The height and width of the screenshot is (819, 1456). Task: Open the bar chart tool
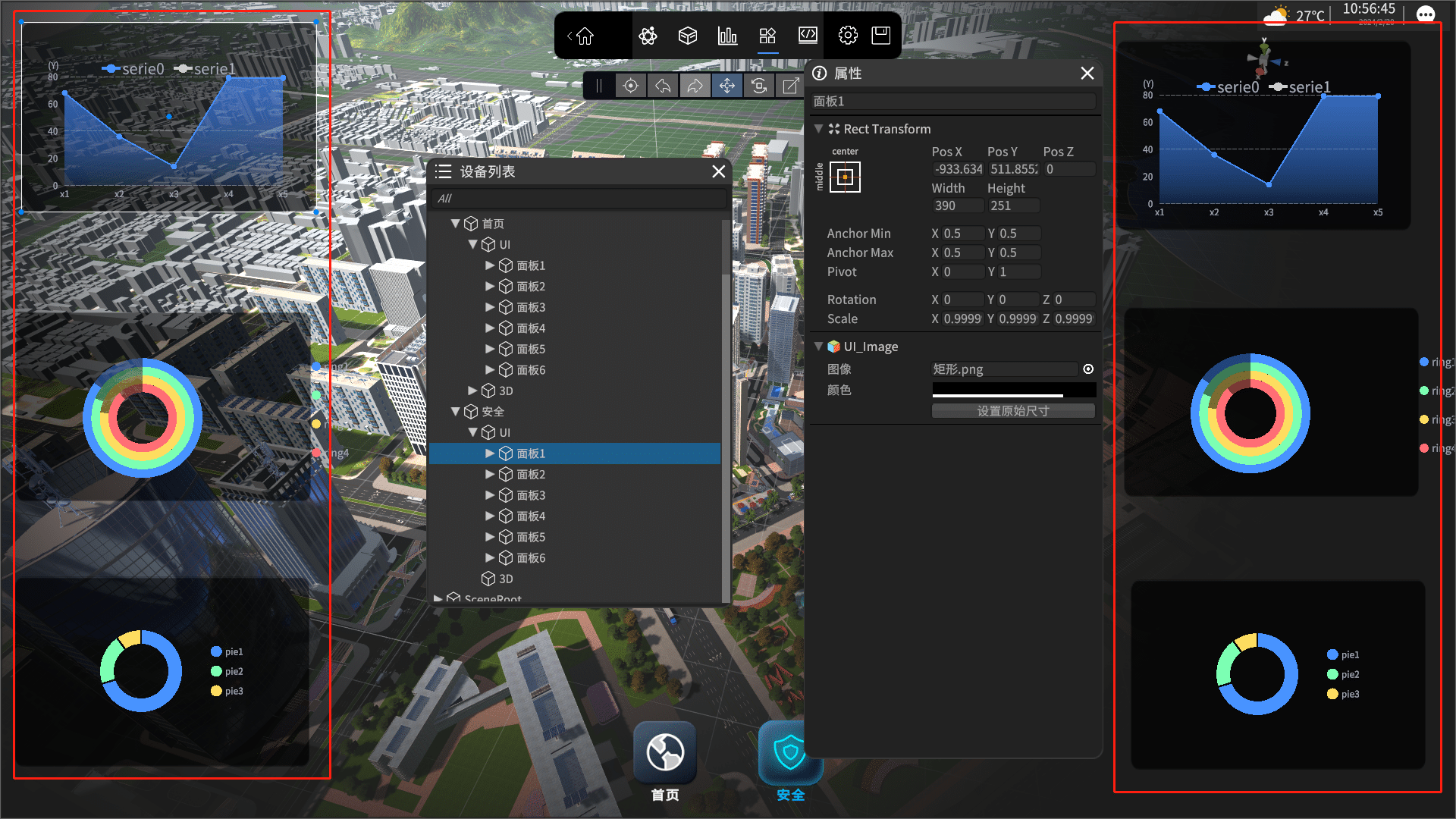click(727, 36)
